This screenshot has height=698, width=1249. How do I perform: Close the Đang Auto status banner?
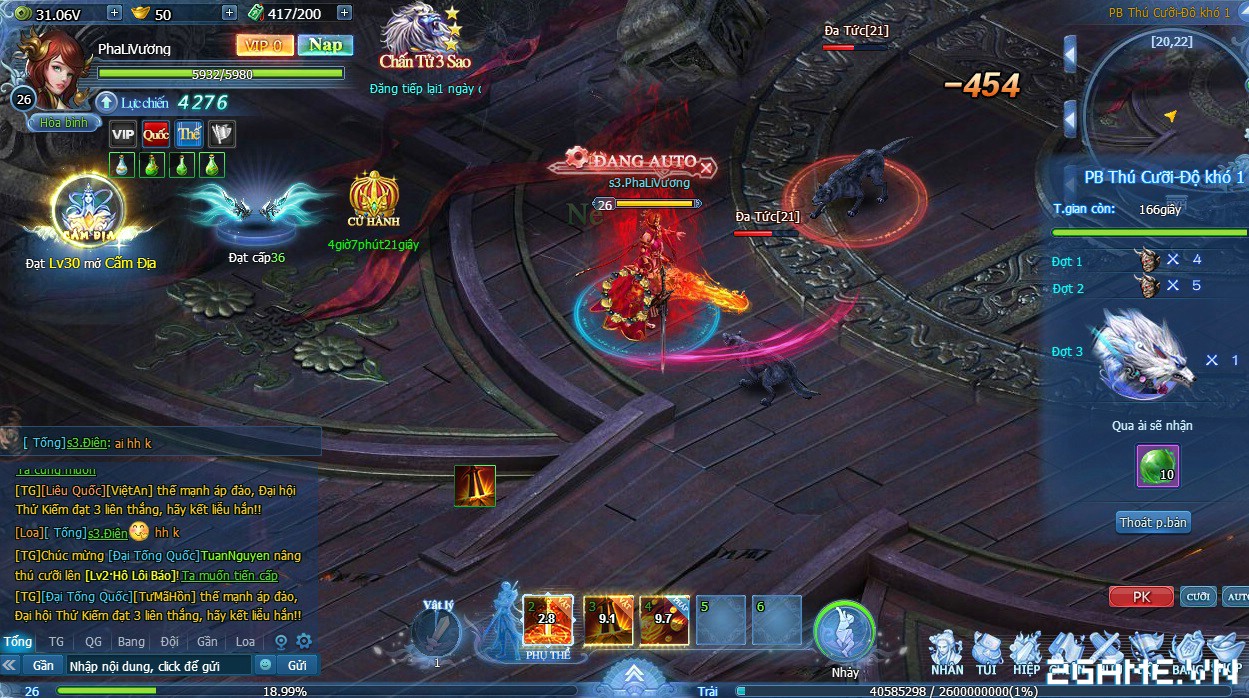pyautogui.click(x=706, y=166)
